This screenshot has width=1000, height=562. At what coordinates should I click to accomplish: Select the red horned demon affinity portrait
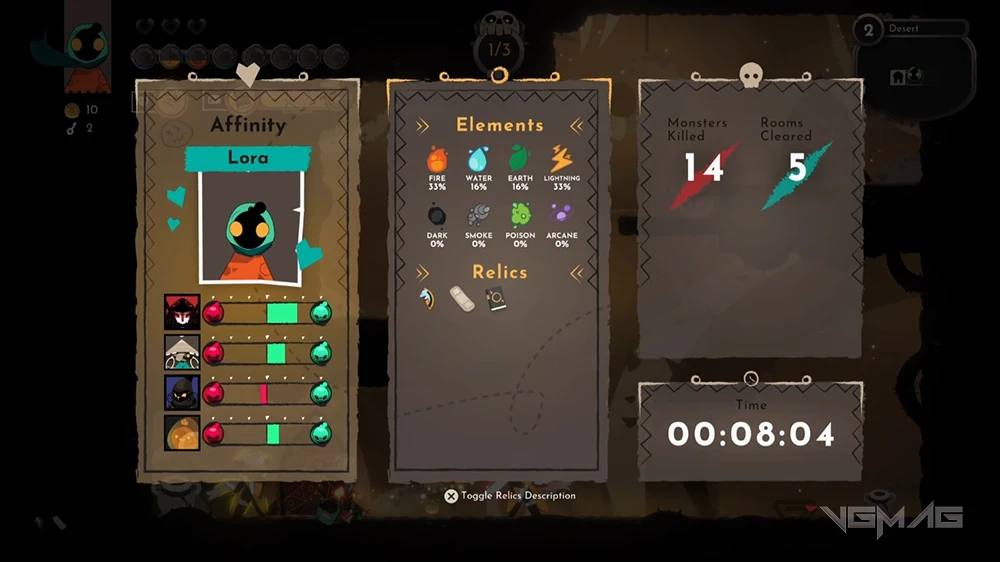(x=182, y=313)
